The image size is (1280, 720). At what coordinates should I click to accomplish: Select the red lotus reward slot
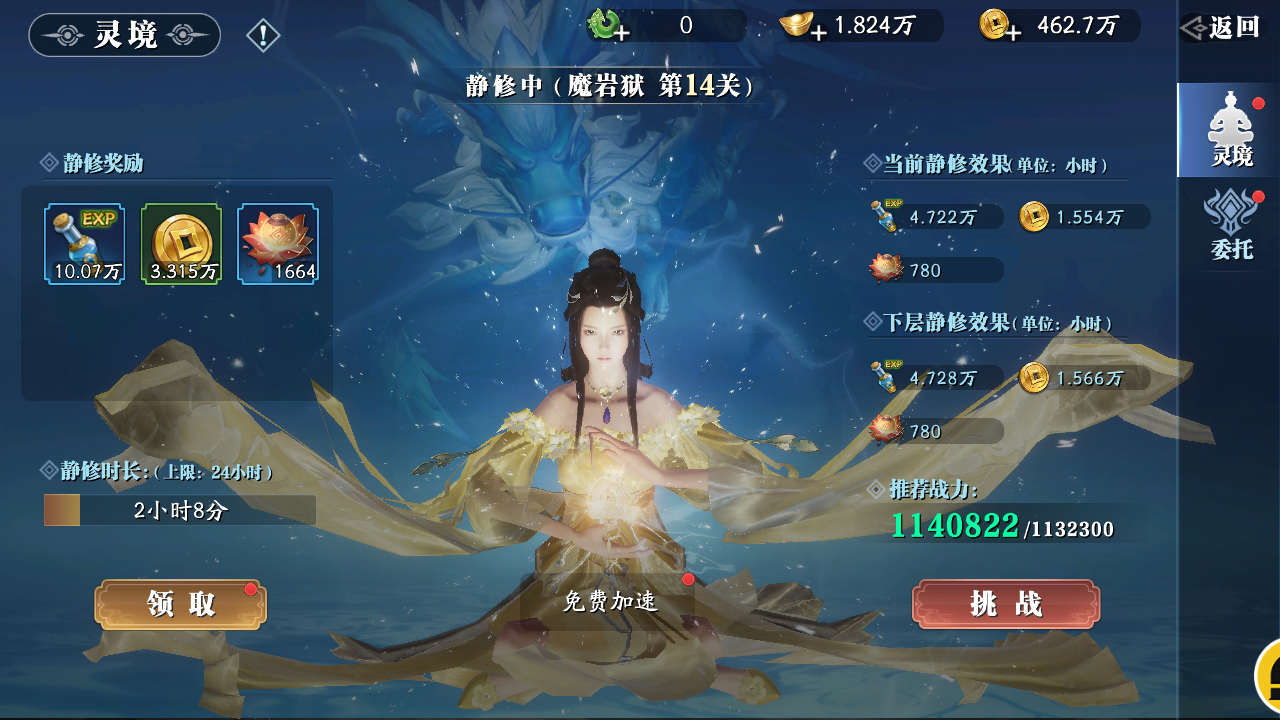278,244
